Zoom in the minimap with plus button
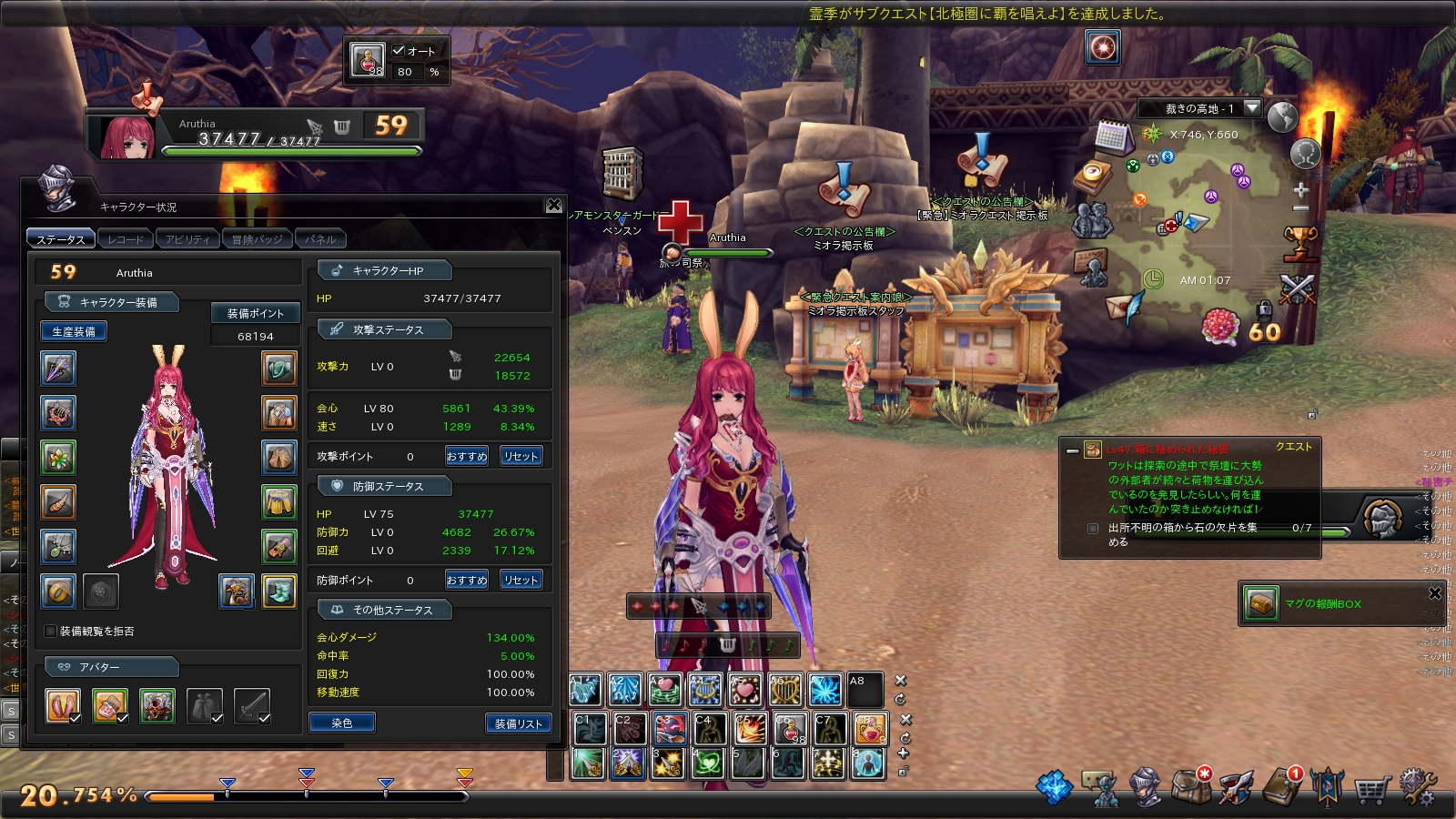 [1300, 190]
